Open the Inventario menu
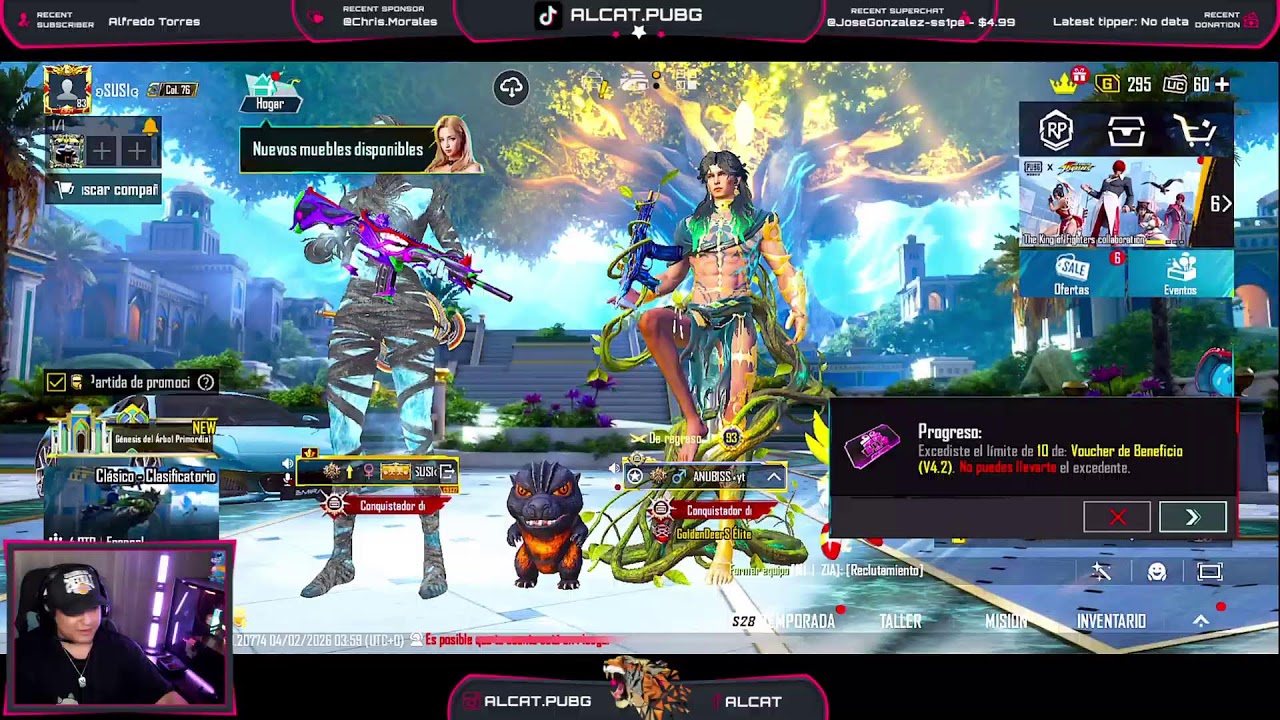1280x720 pixels. 1111,621
